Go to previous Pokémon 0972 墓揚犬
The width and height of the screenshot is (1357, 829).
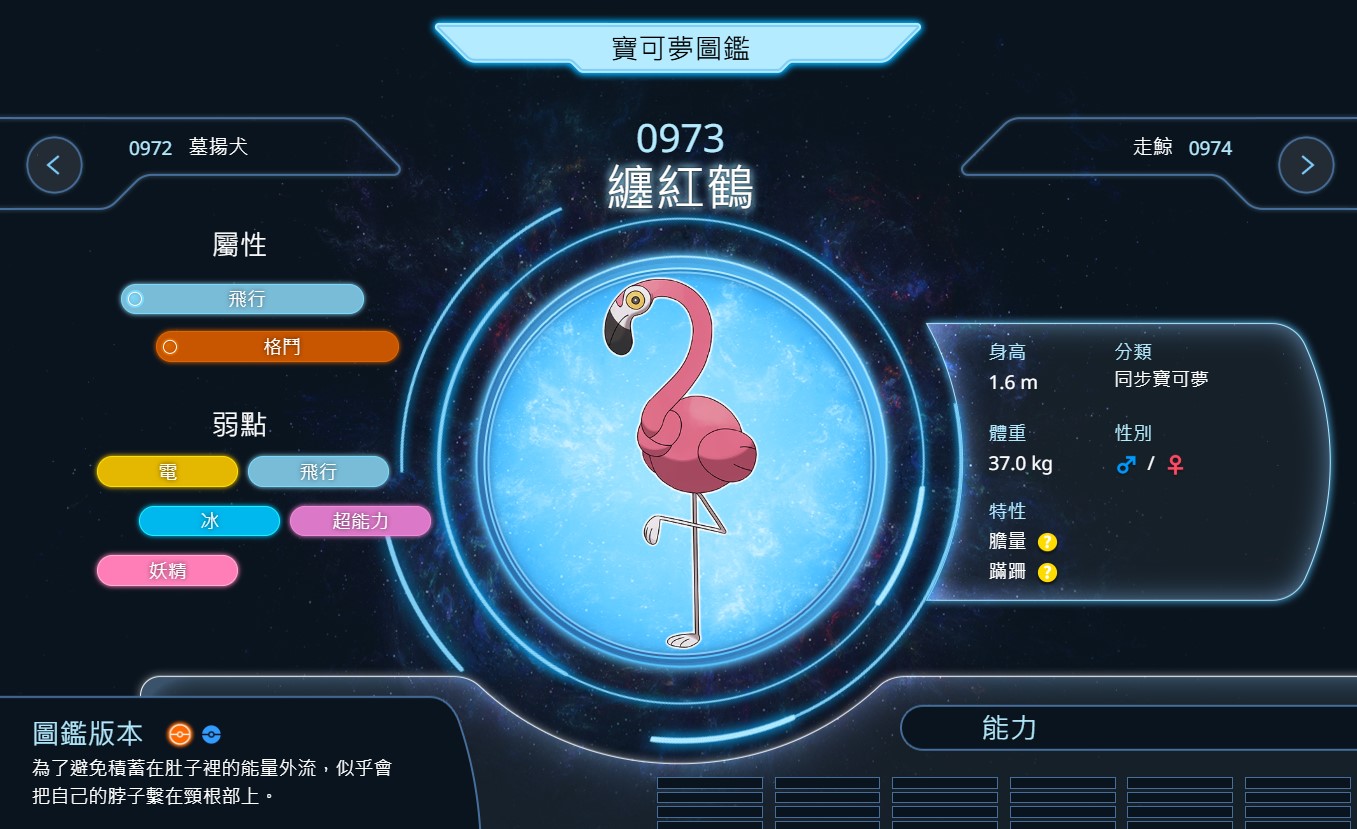point(54,165)
